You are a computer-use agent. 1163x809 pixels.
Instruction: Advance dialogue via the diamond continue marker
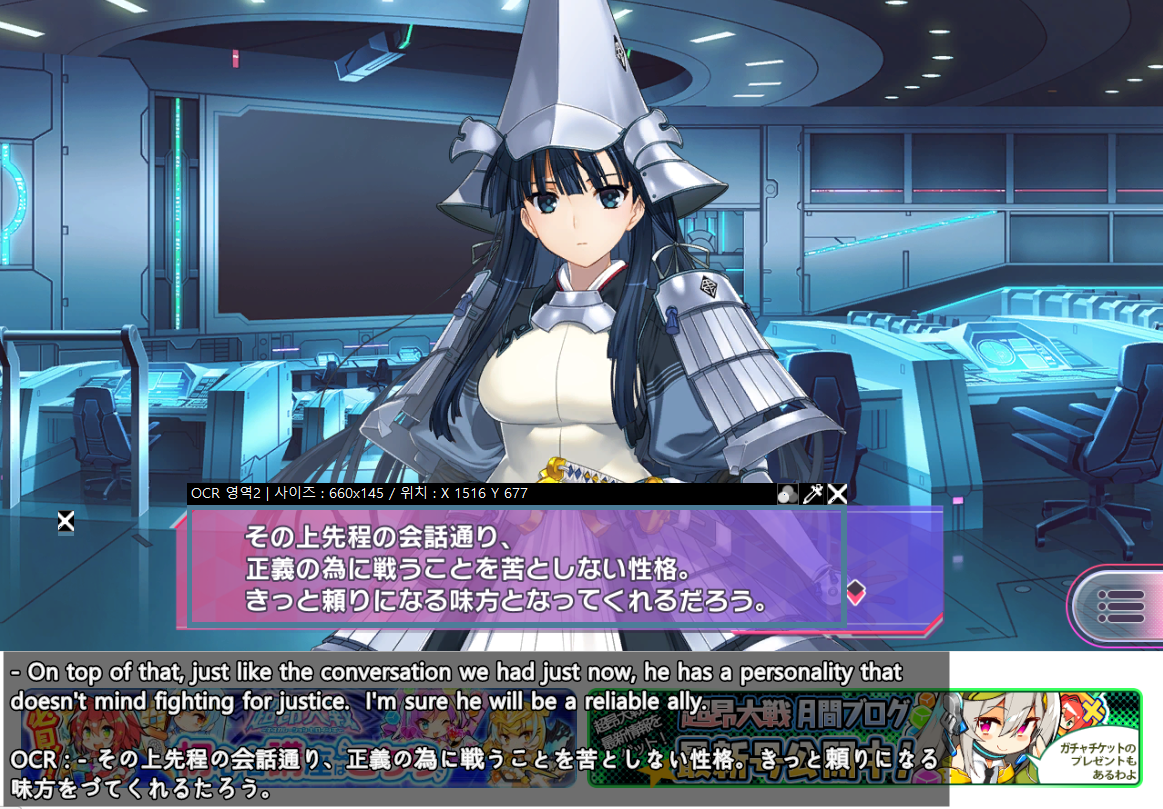pyautogui.click(x=856, y=591)
